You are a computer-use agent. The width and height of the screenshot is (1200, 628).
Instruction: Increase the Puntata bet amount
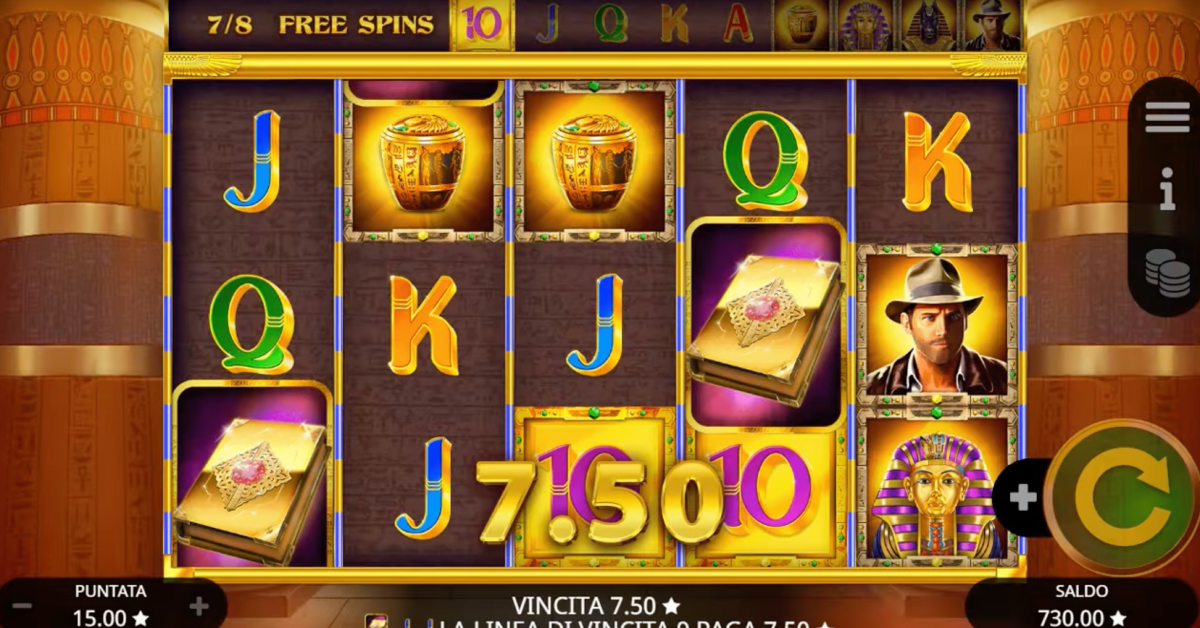[x=199, y=606]
